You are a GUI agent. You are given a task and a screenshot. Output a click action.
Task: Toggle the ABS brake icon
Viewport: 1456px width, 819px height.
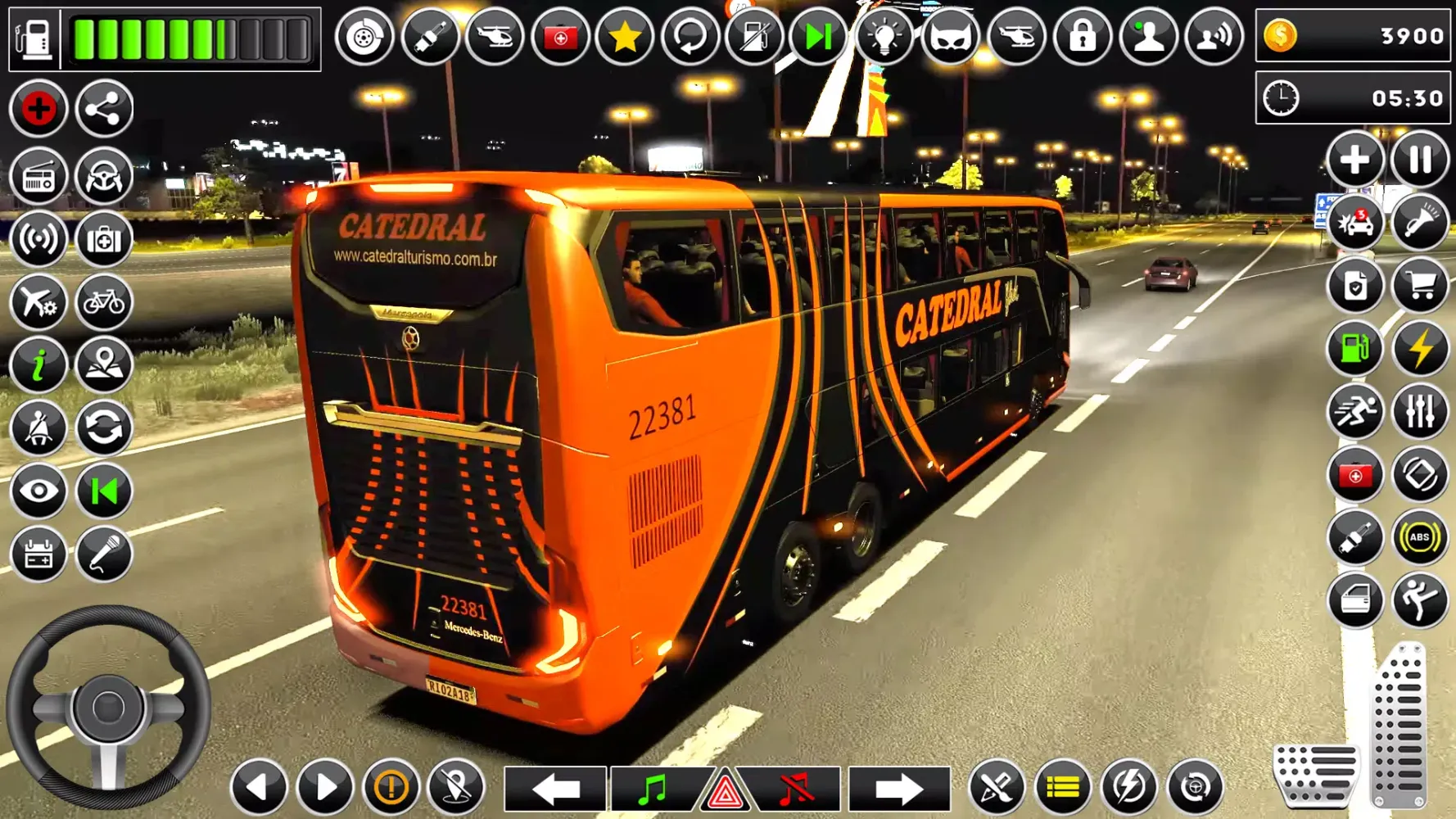coord(1419,538)
